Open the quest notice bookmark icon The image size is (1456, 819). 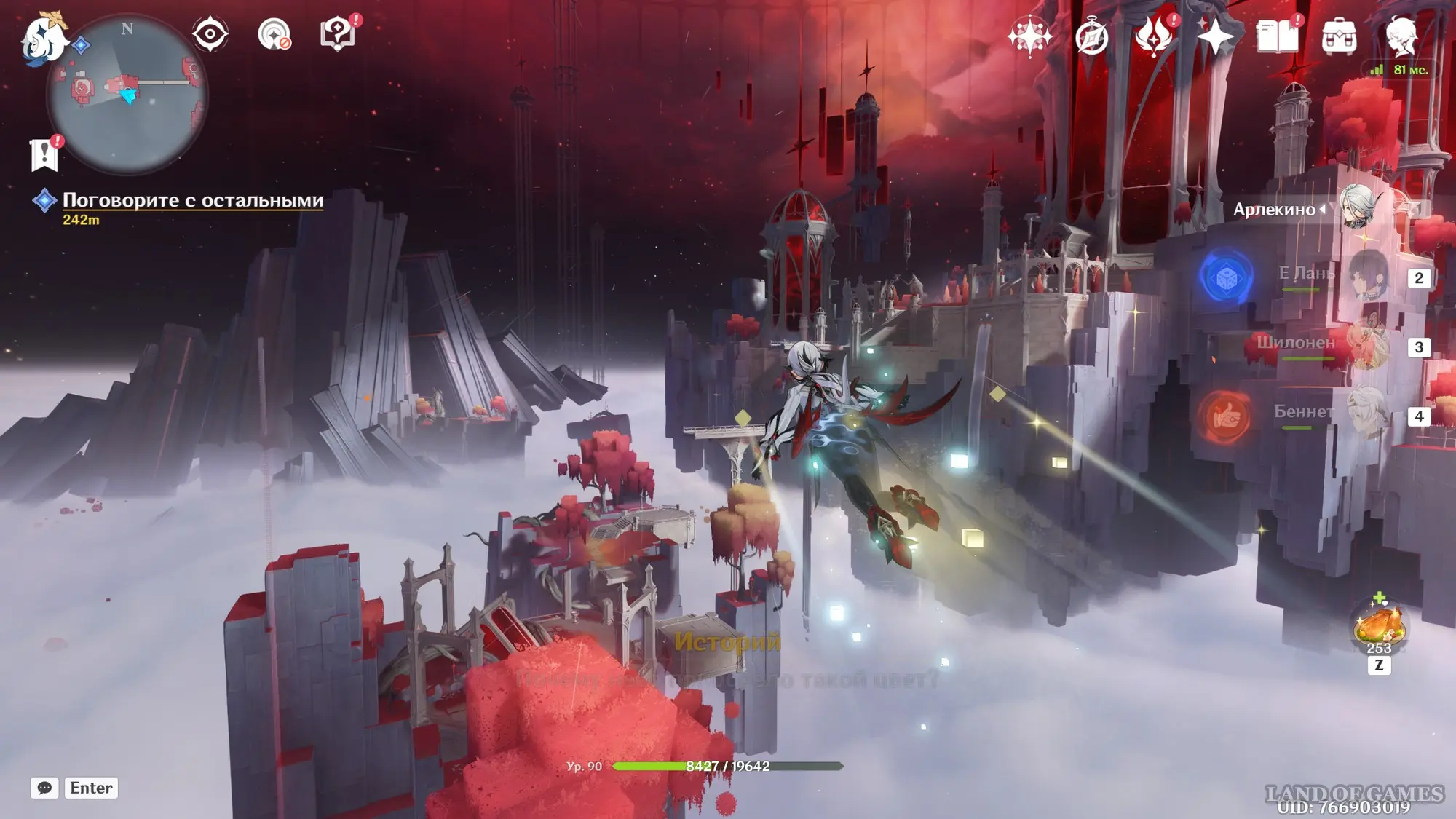pyautogui.click(x=44, y=154)
